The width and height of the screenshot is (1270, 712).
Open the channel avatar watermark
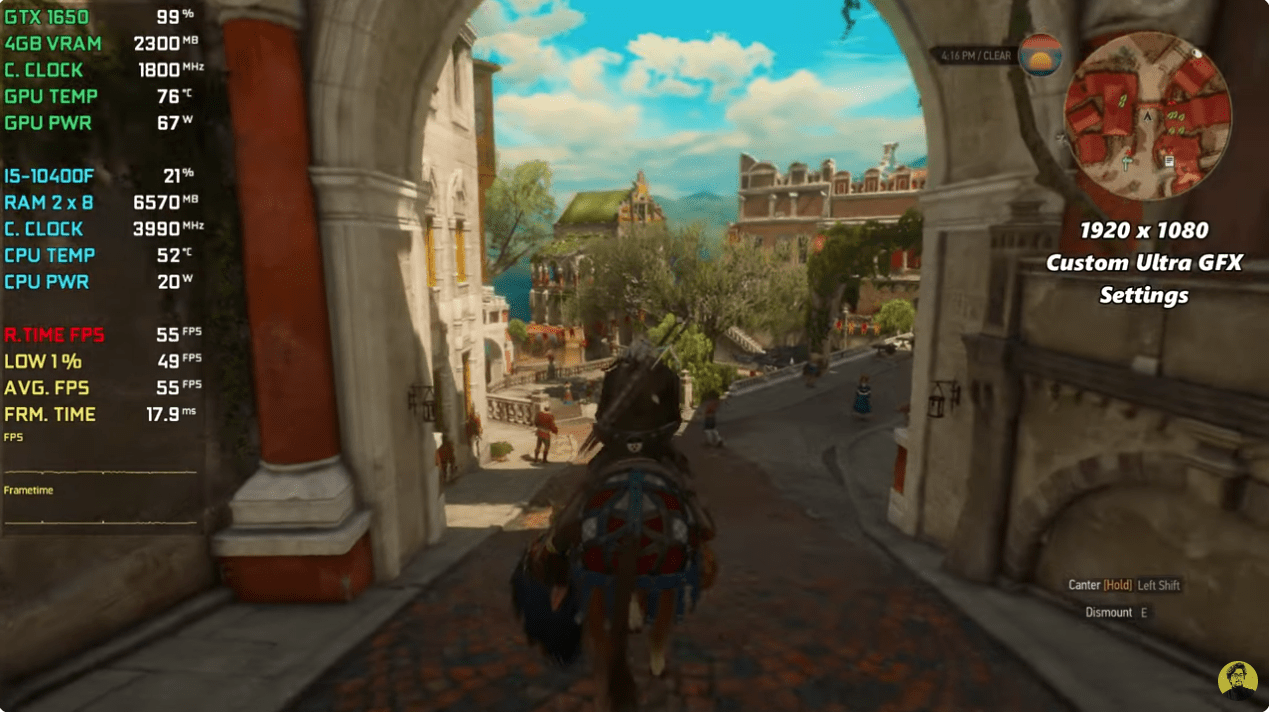pyautogui.click(x=1238, y=680)
